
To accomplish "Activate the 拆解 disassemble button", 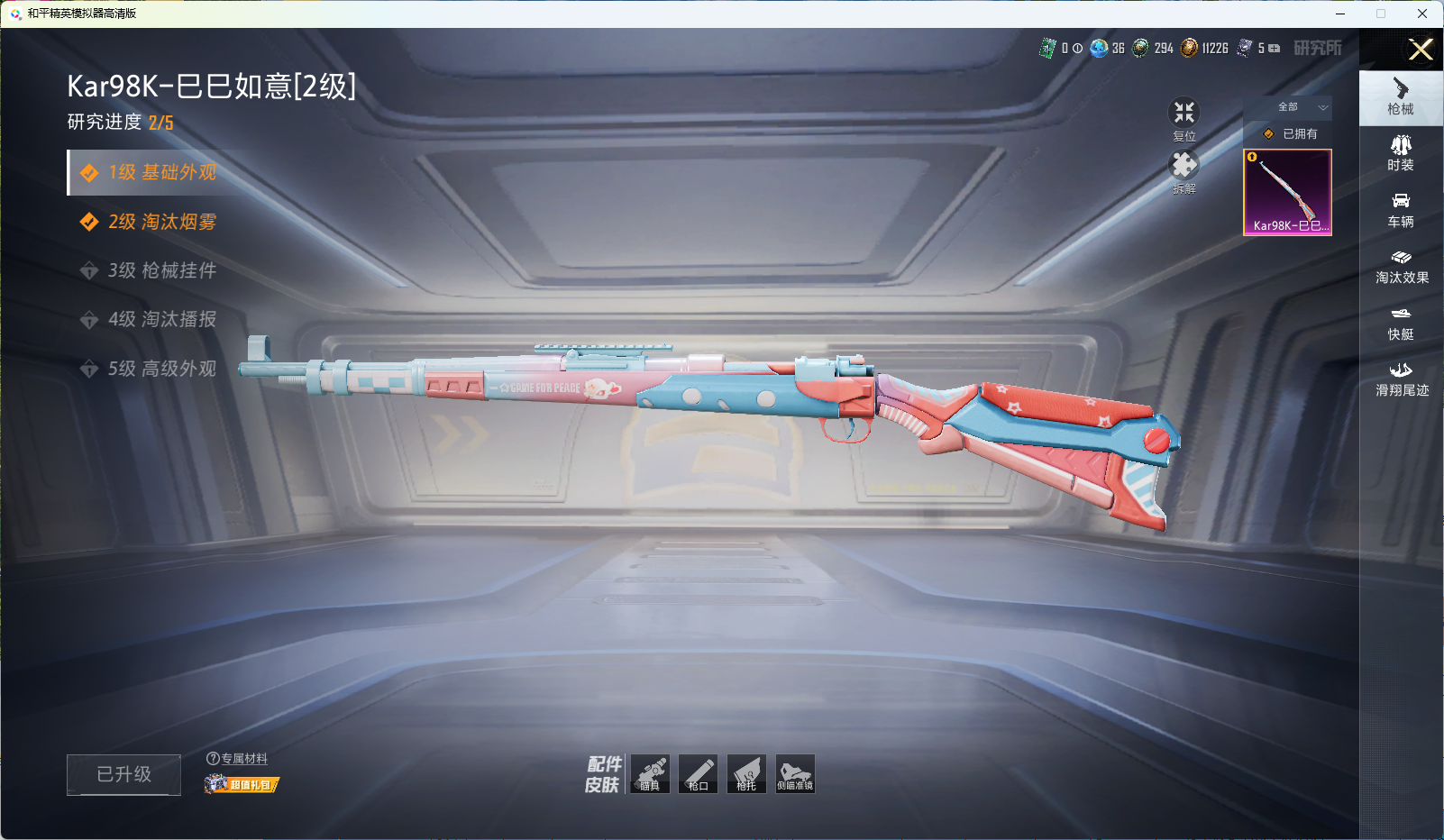I will (x=1184, y=170).
